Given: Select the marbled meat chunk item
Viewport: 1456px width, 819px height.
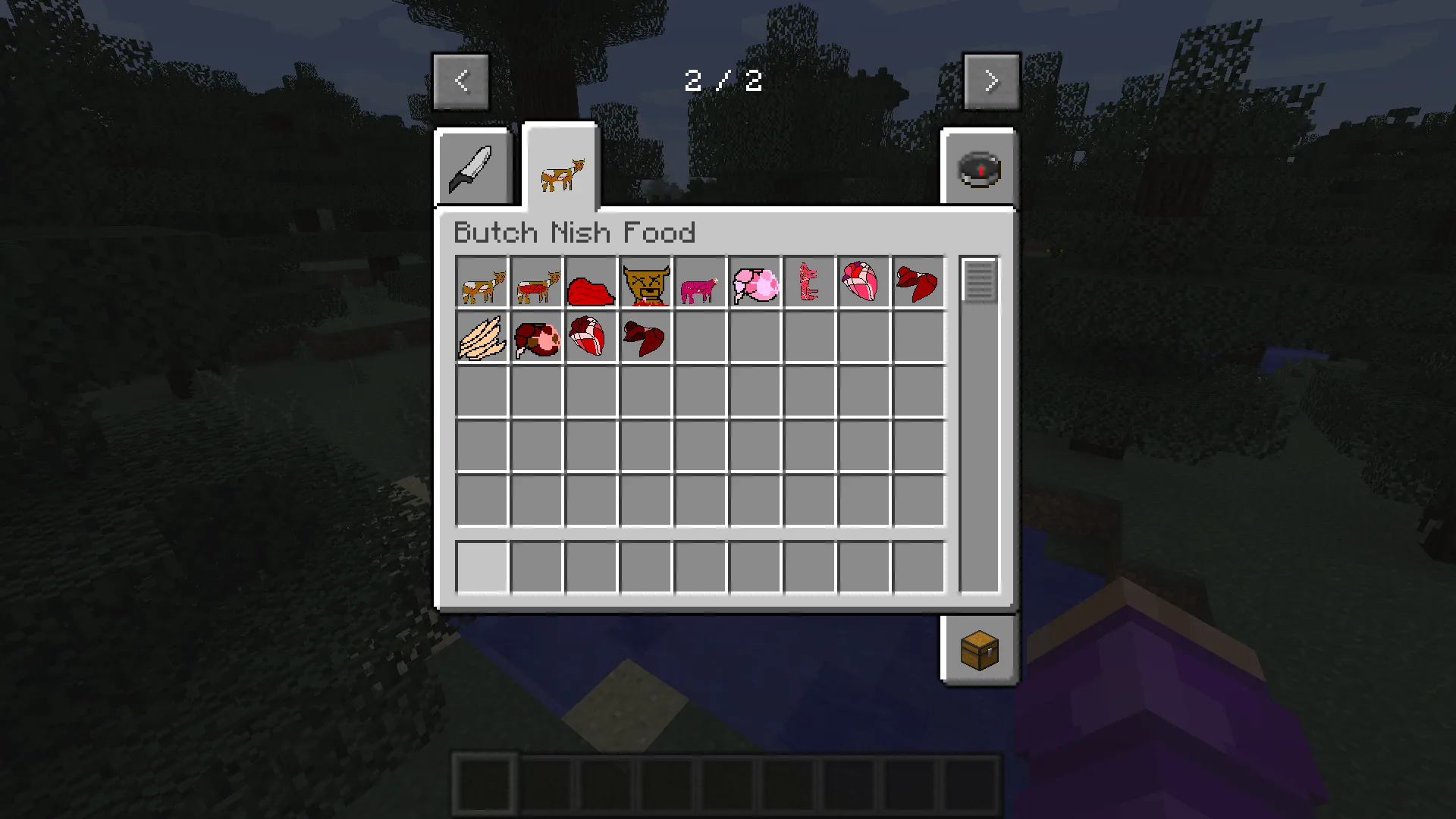Looking at the screenshot, I should (591, 337).
